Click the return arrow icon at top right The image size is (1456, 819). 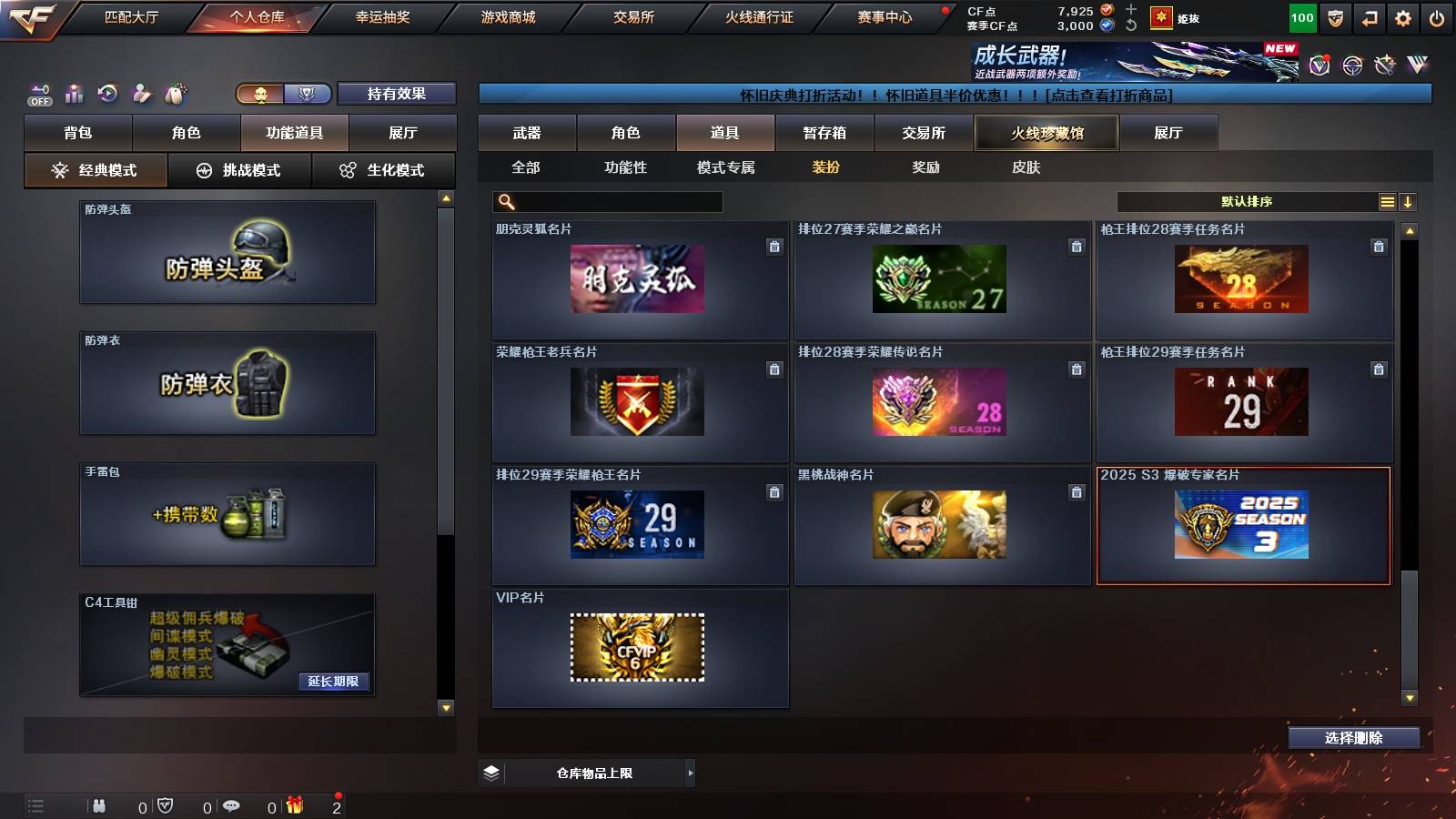click(x=1369, y=16)
